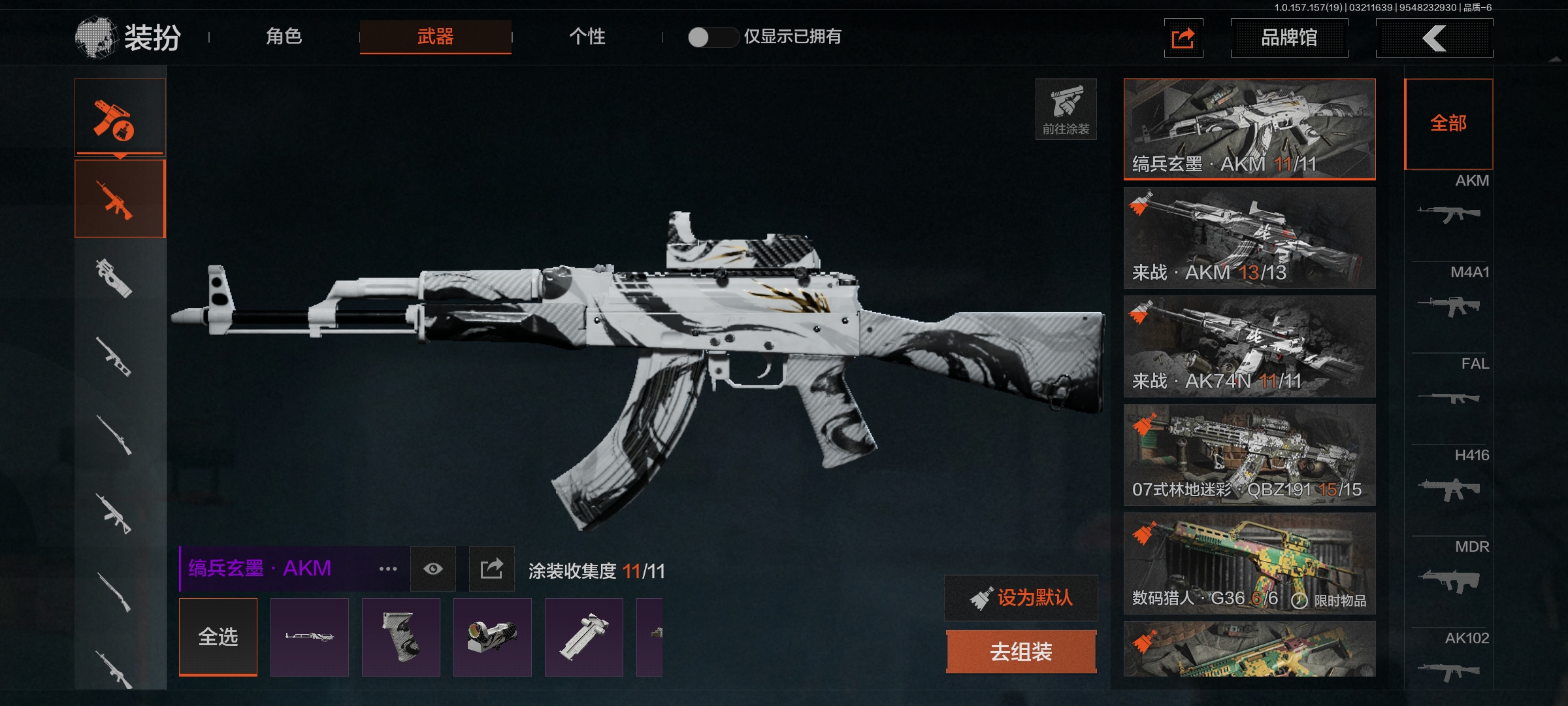Select the red dot sight part slot
Screen dimensions: 1568x706
(x=492, y=637)
